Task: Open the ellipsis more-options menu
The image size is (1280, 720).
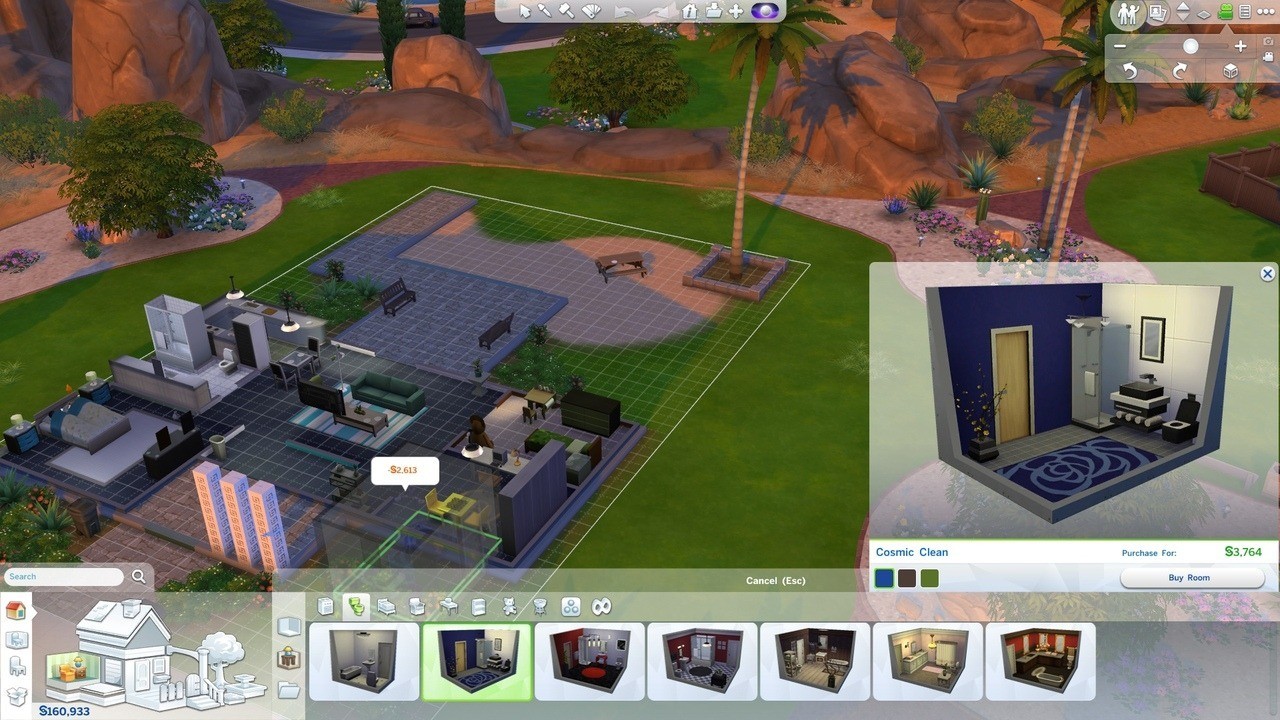Action: (1266, 12)
